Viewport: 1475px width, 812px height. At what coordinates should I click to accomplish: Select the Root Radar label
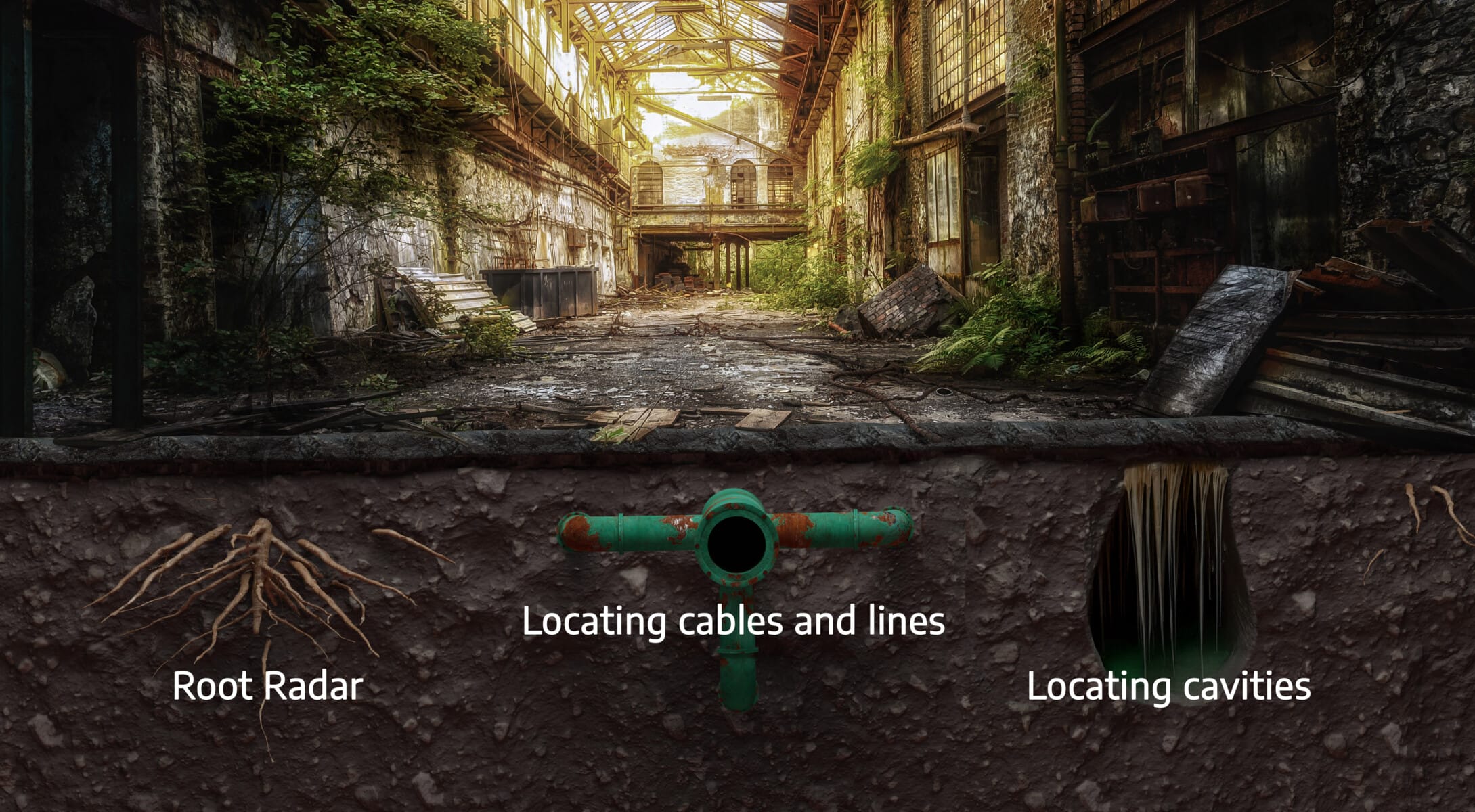pos(267,685)
